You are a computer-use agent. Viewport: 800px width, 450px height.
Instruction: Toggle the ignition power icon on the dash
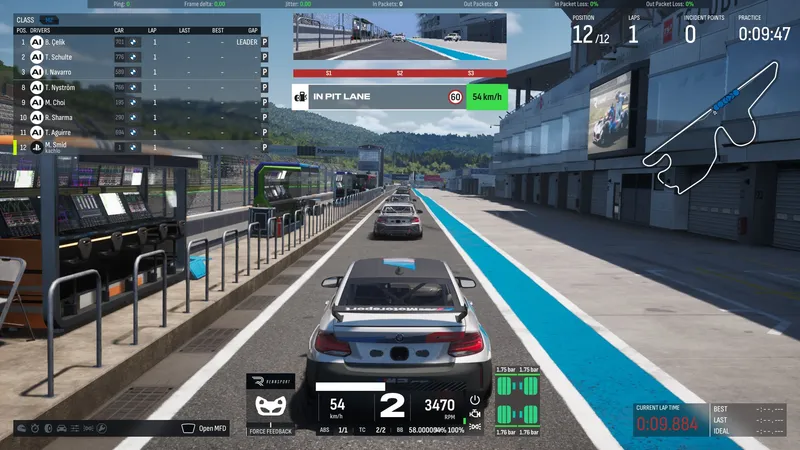pos(474,400)
